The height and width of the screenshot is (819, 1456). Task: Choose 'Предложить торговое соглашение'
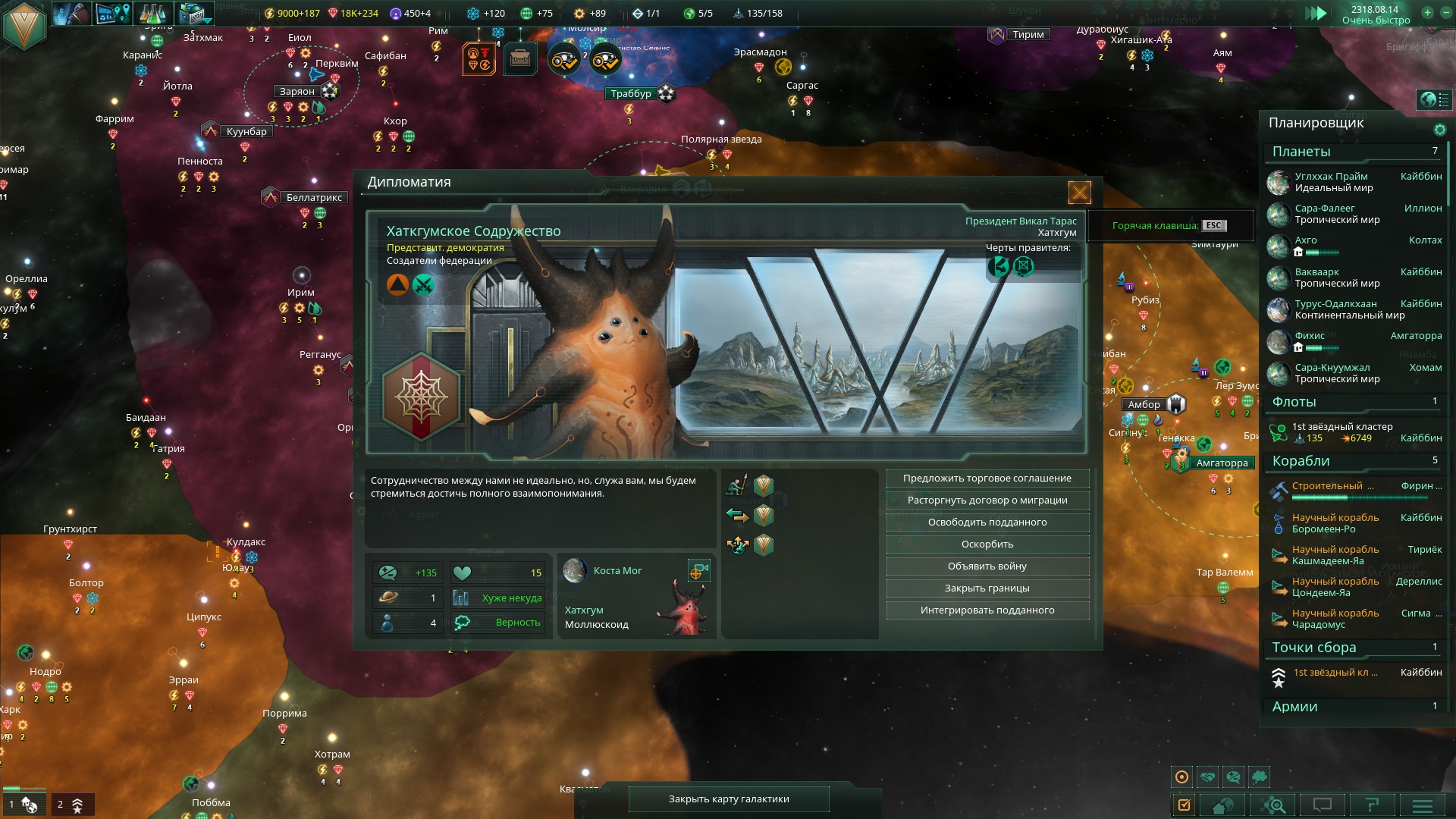[987, 479]
